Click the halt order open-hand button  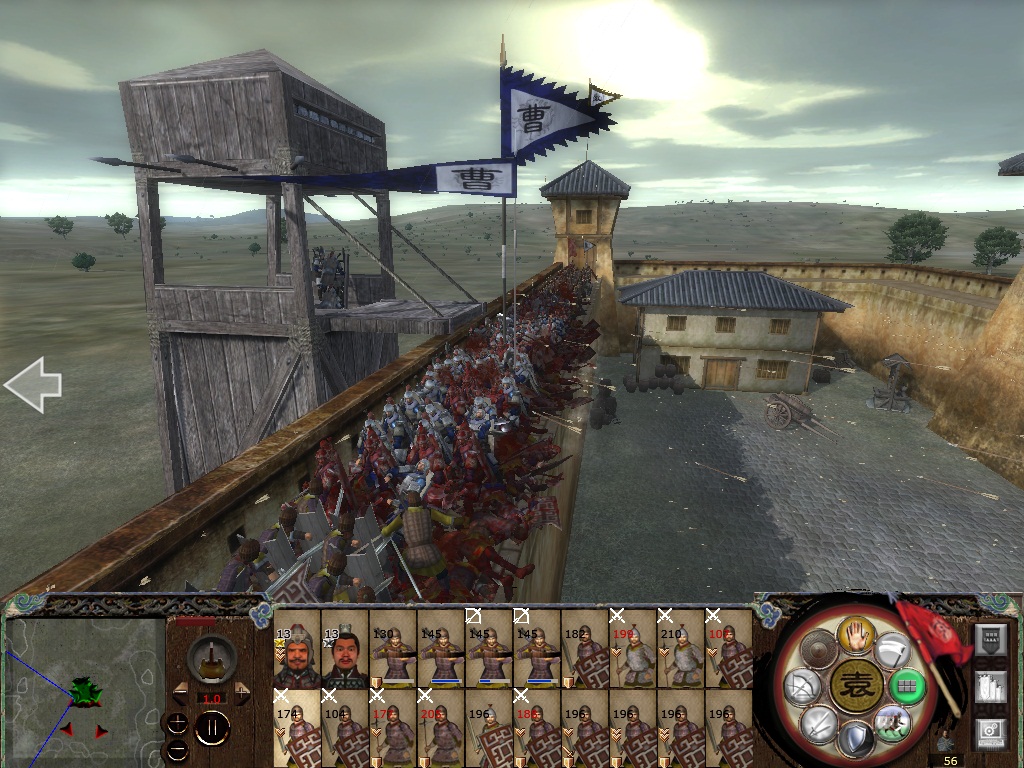[x=856, y=633]
